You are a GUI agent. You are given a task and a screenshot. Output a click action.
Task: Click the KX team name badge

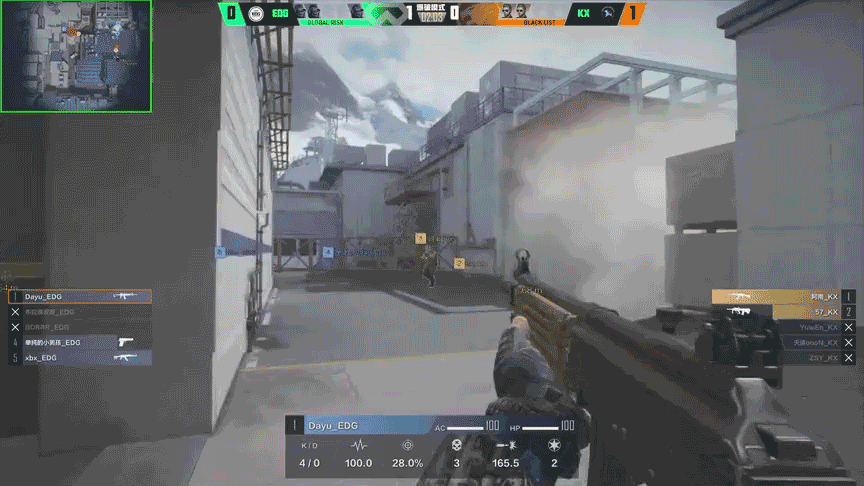[x=583, y=14]
